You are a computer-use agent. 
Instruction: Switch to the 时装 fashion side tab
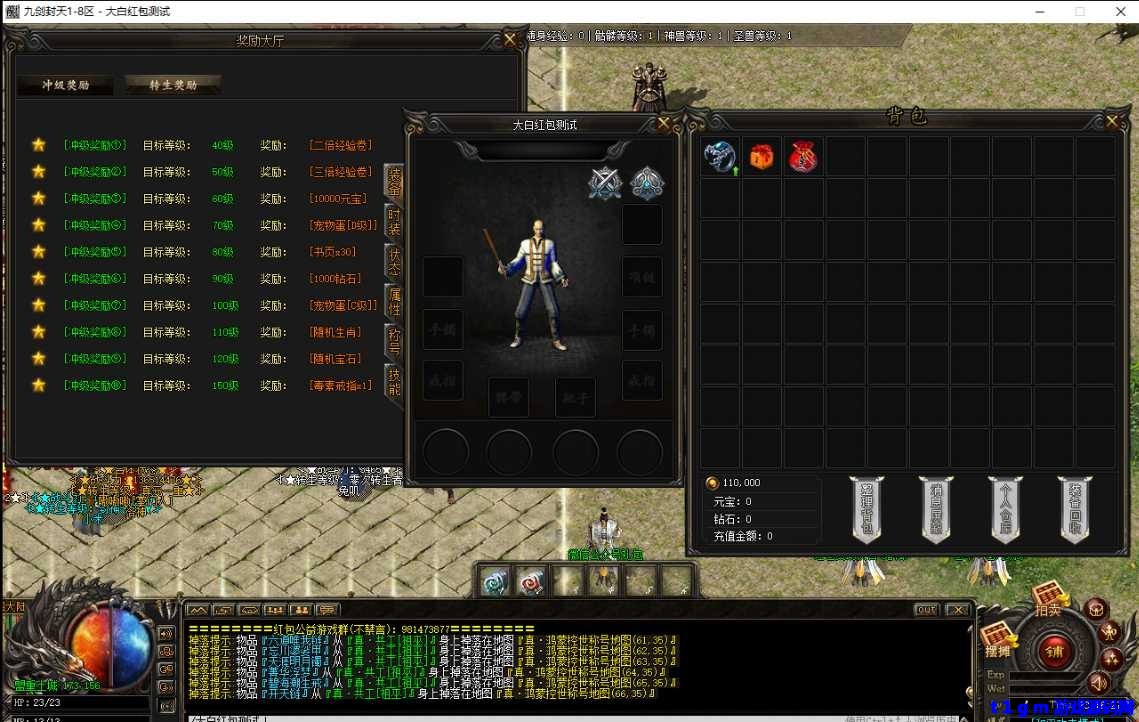point(394,221)
